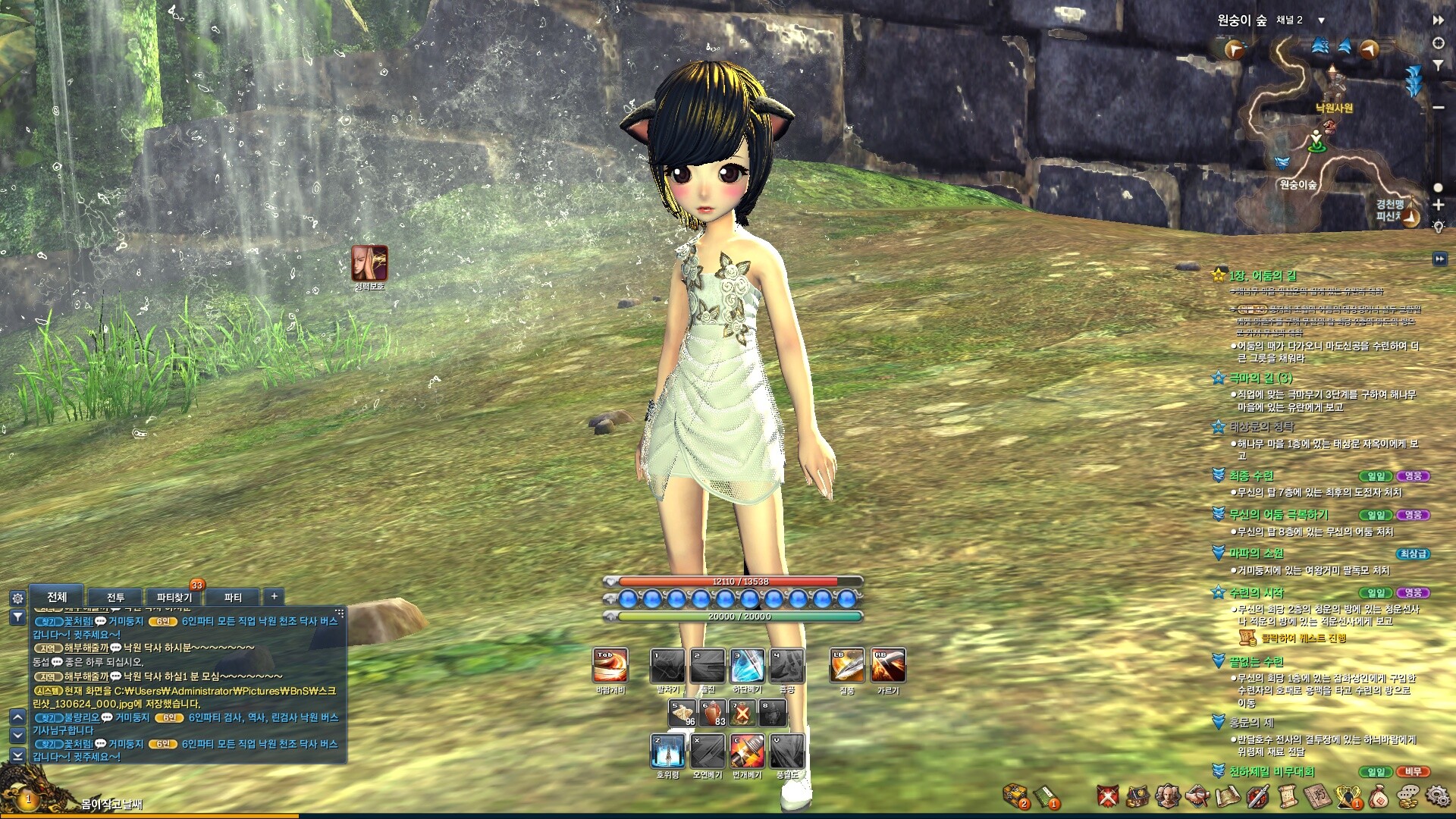1456x819 pixels.
Task: Open the channel selection dropdown
Action: tap(1321, 20)
